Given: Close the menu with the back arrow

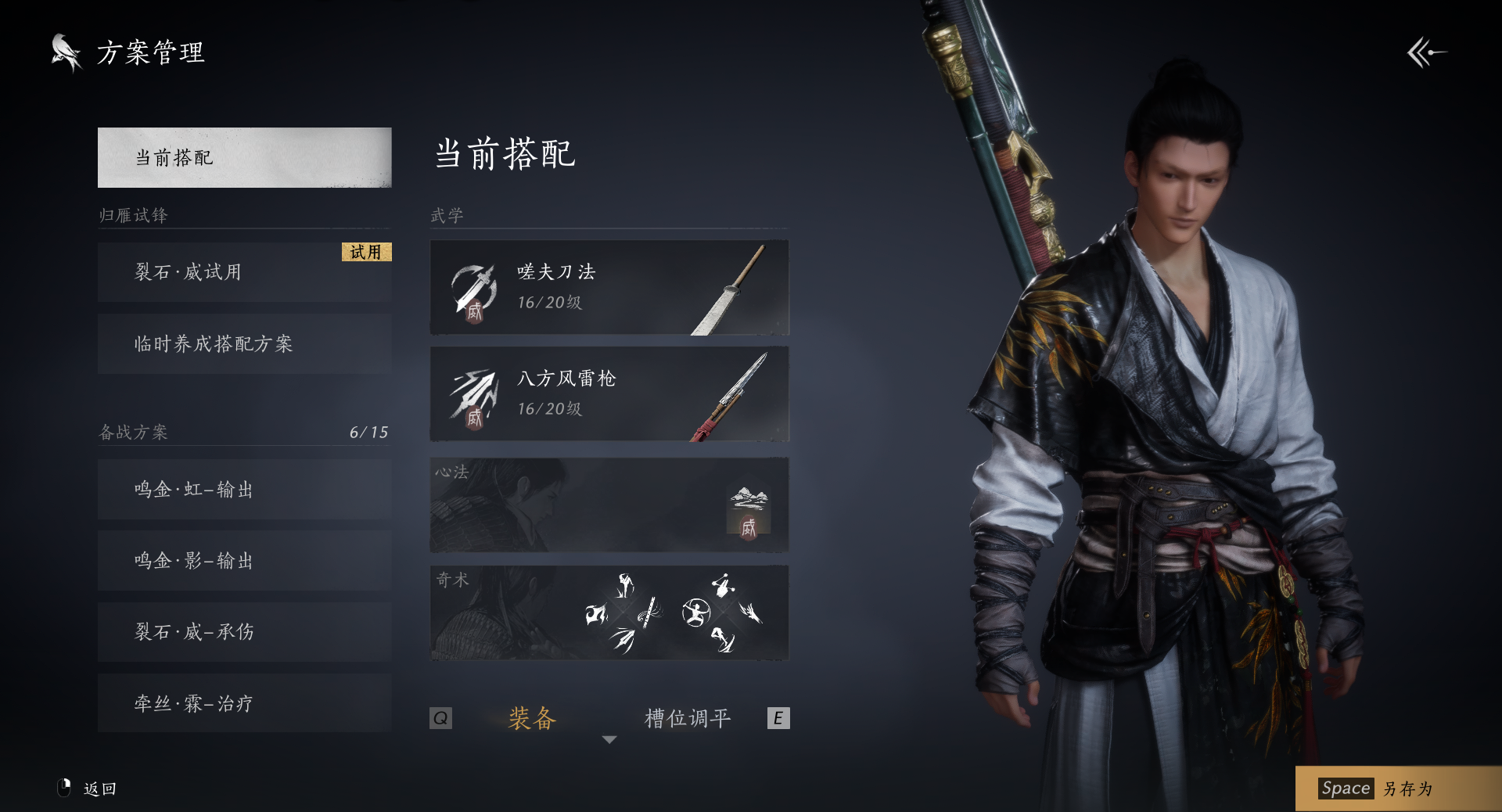Looking at the screenshot, I should [x=1426, y=53].
